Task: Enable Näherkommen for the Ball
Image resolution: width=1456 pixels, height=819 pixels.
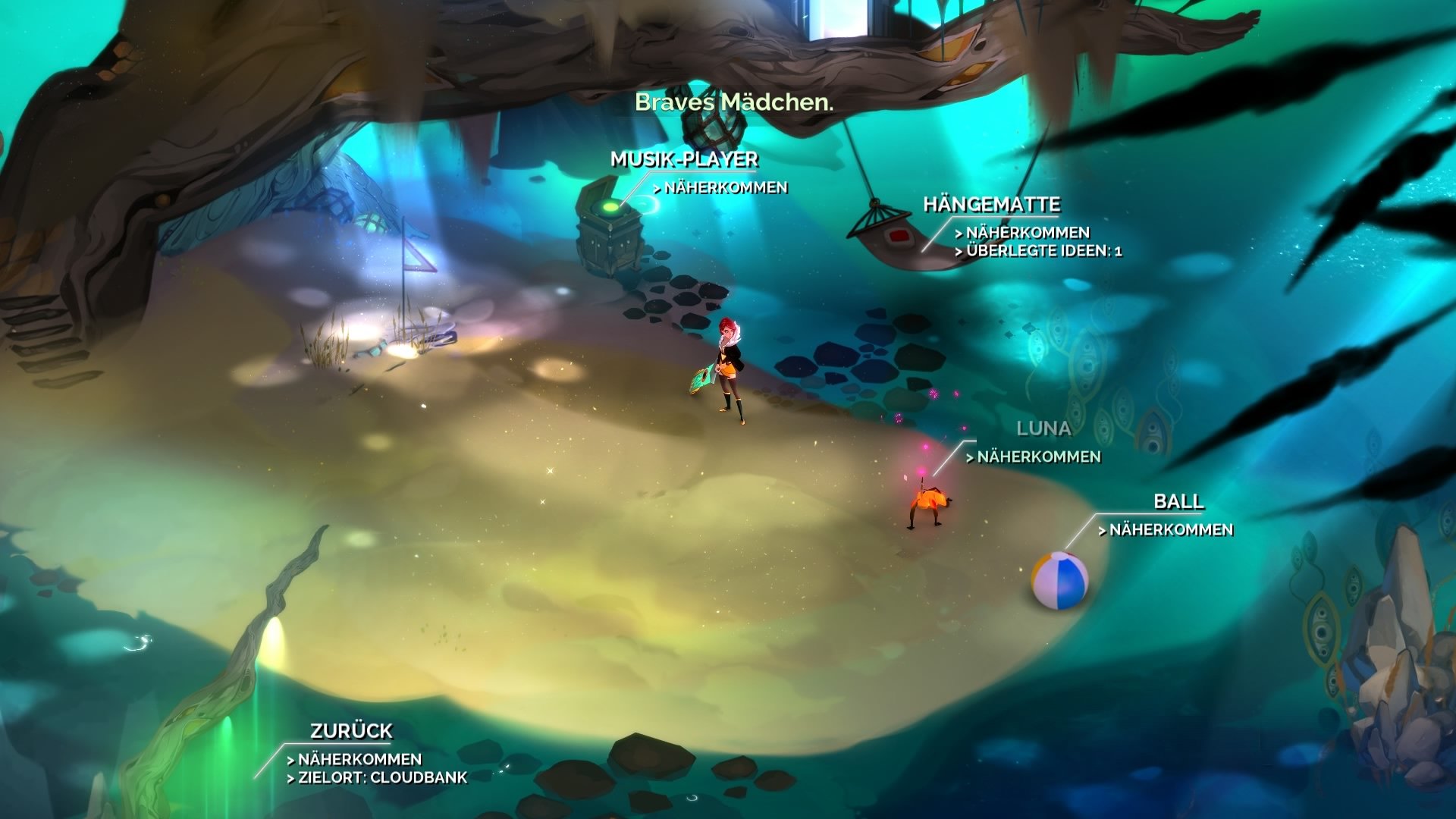Action: pos(1172,531)
